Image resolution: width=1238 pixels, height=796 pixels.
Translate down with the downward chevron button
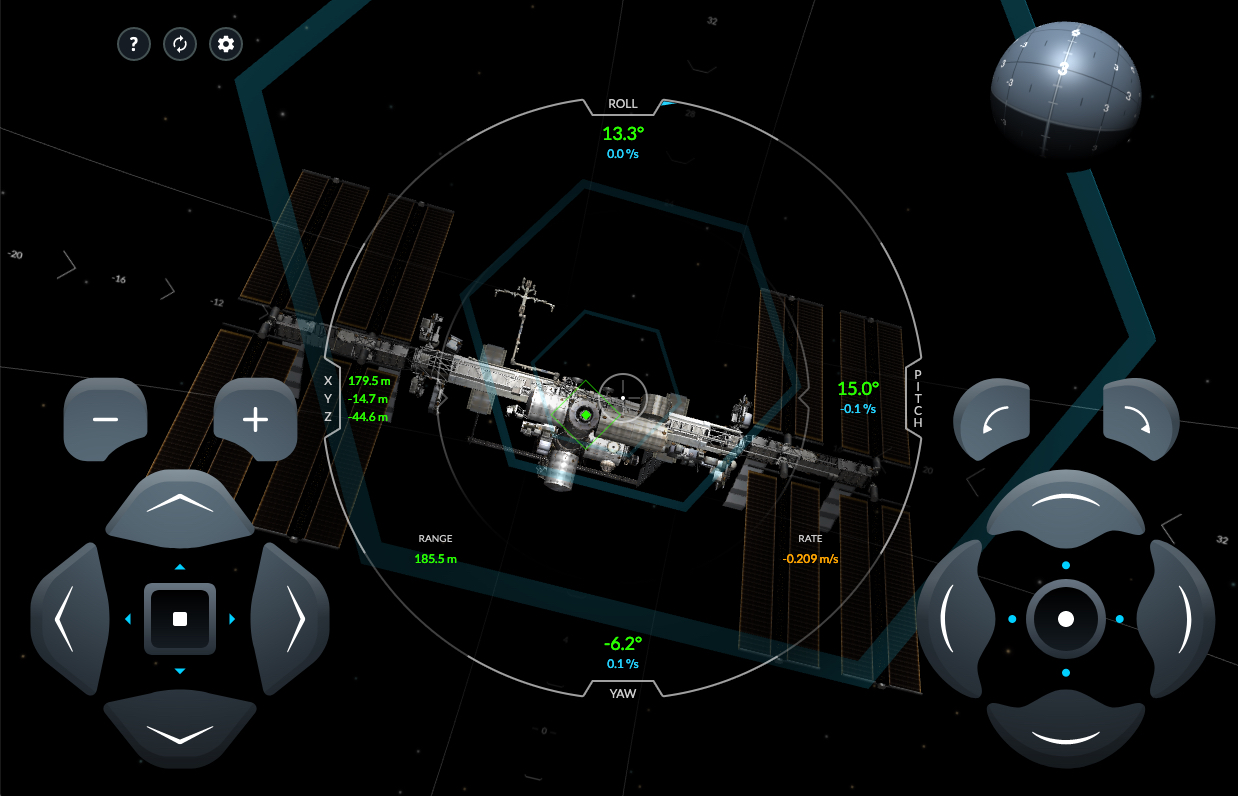point(180,733)
